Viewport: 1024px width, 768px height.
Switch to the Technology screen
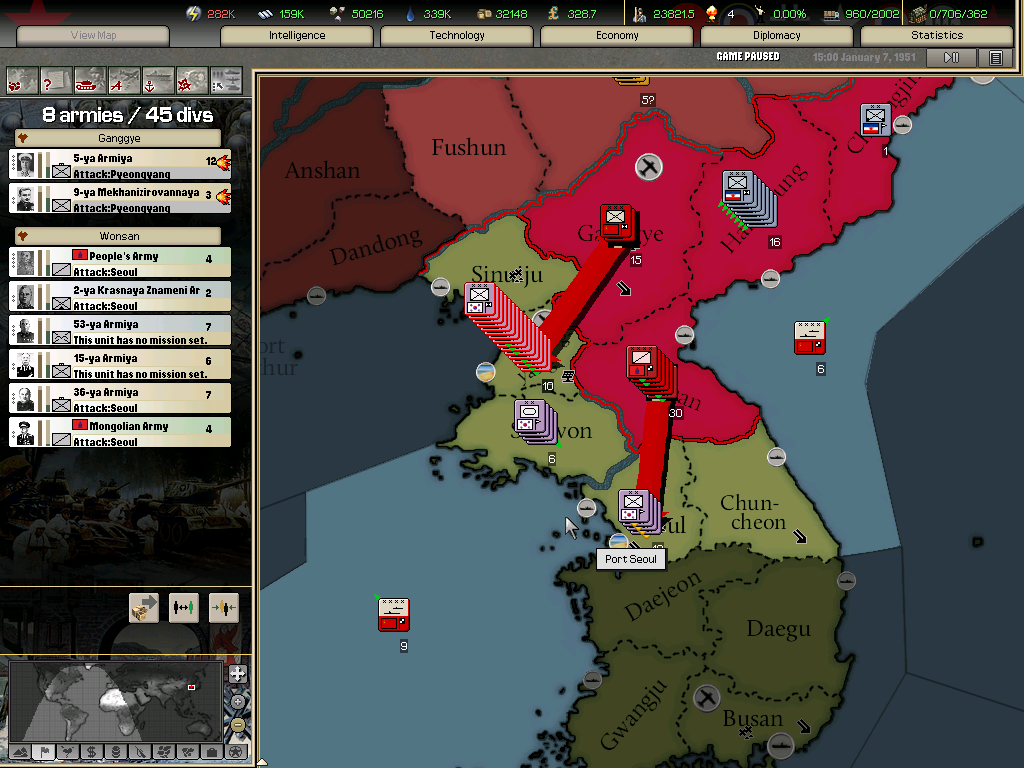457,35
